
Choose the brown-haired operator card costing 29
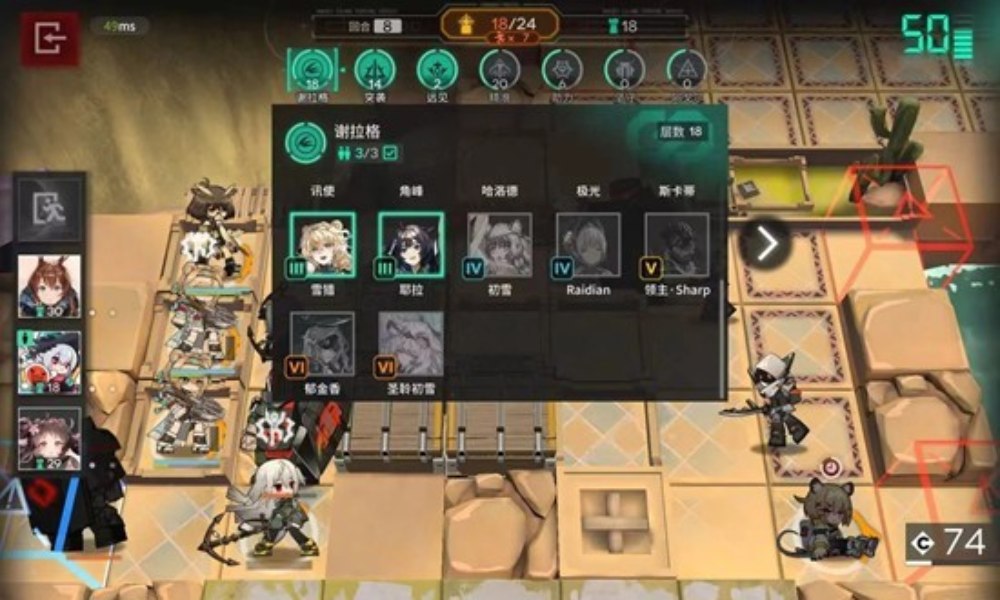click(49, 438)
